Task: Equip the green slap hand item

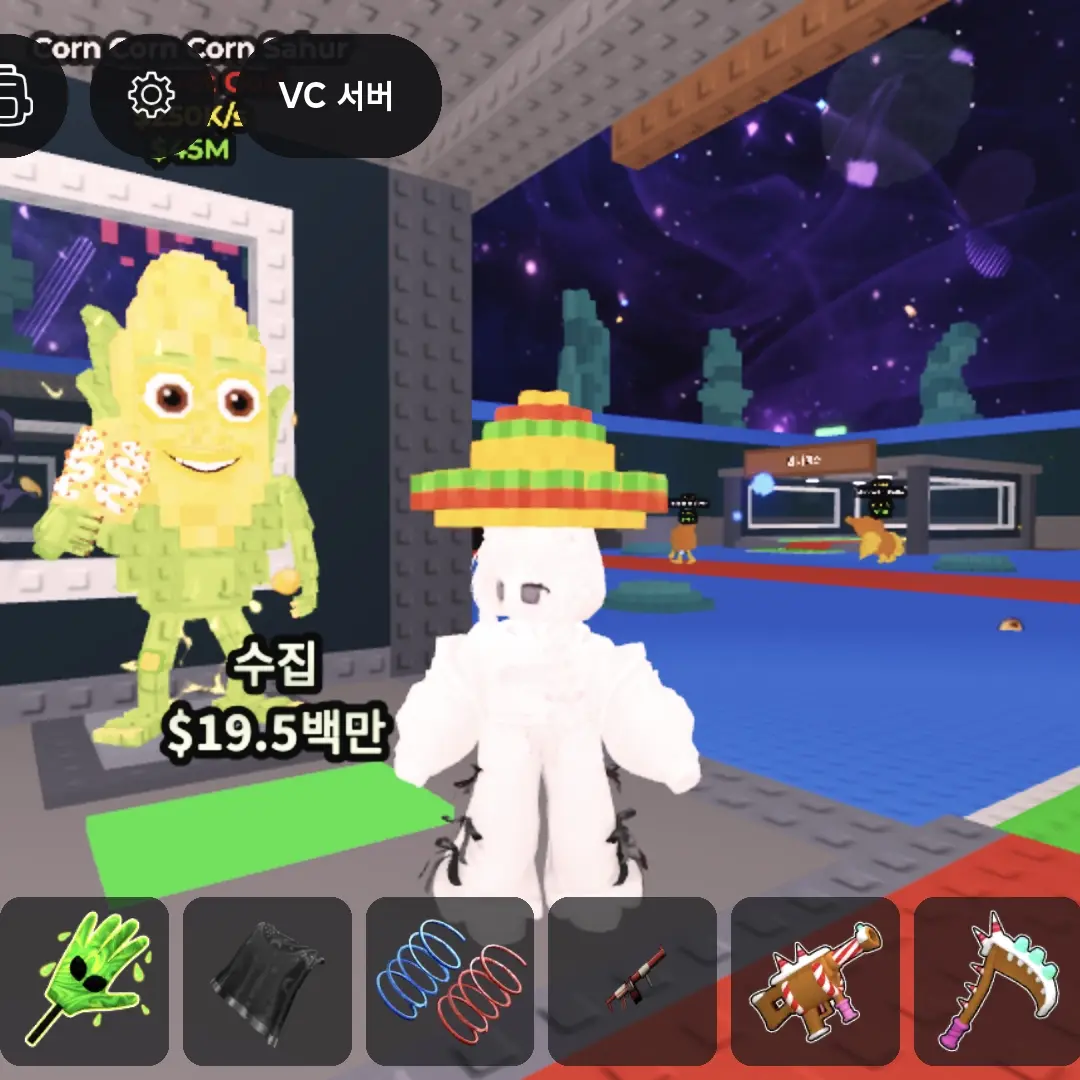Action: tap(85, 981)
